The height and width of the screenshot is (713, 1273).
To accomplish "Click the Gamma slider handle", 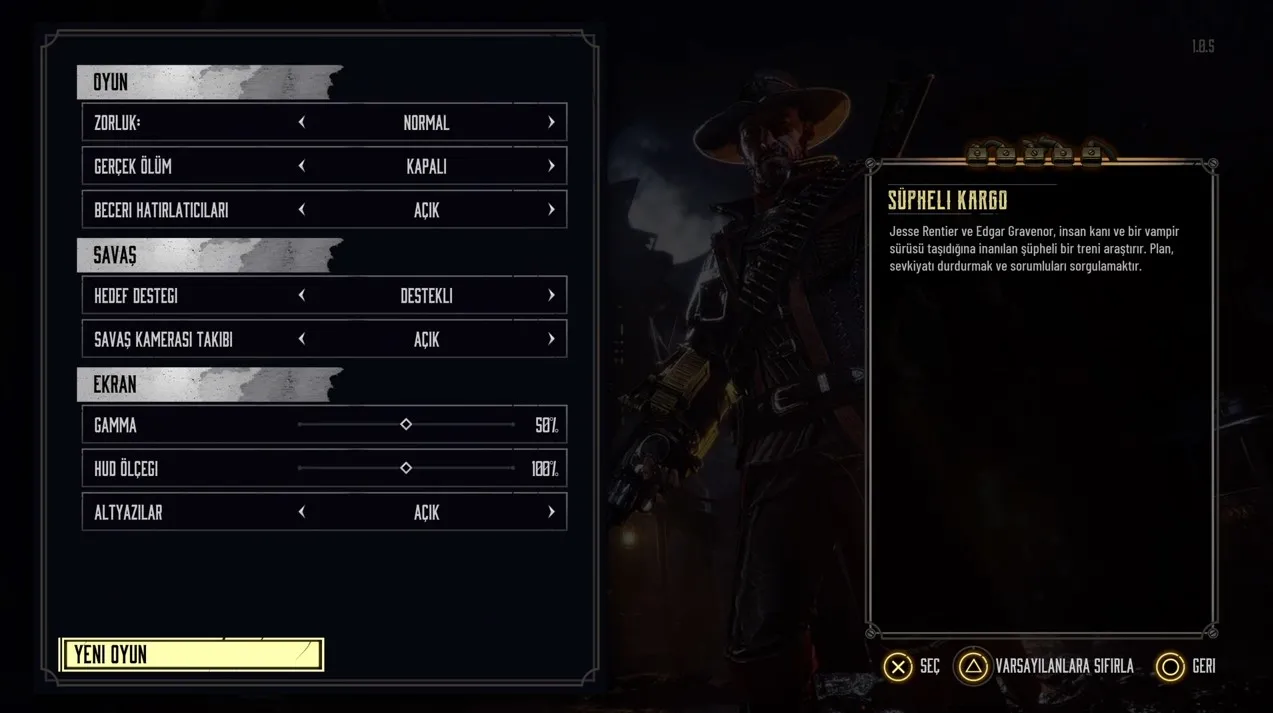I will (406, 425).
